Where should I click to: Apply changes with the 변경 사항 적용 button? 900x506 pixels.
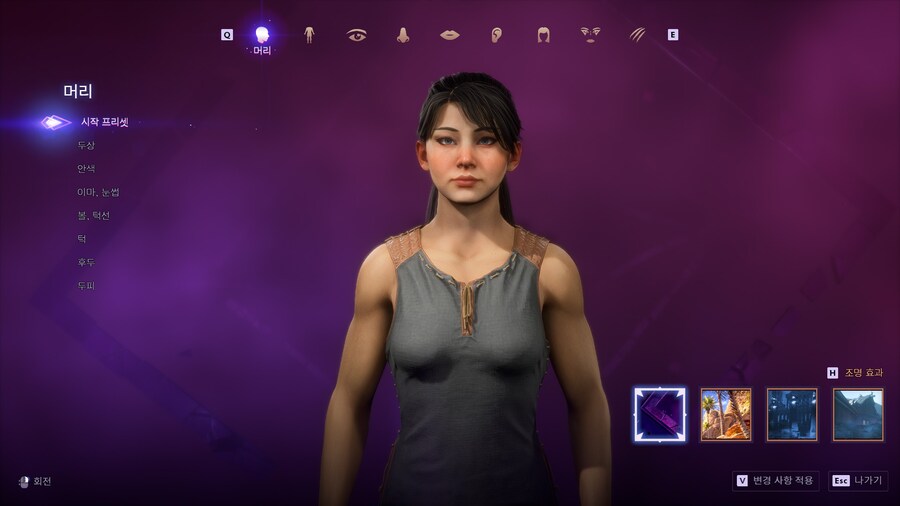tap(777, 480)
